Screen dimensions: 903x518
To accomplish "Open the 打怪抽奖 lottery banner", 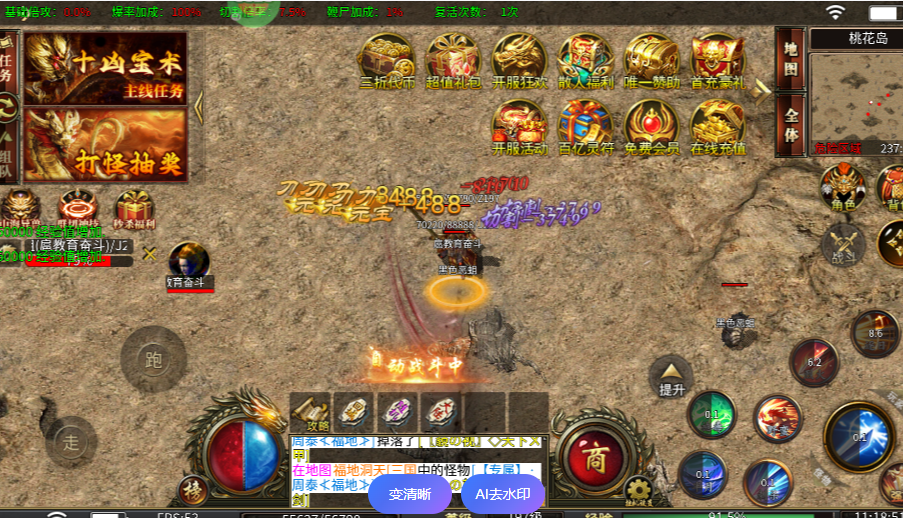I will point(105,145).
